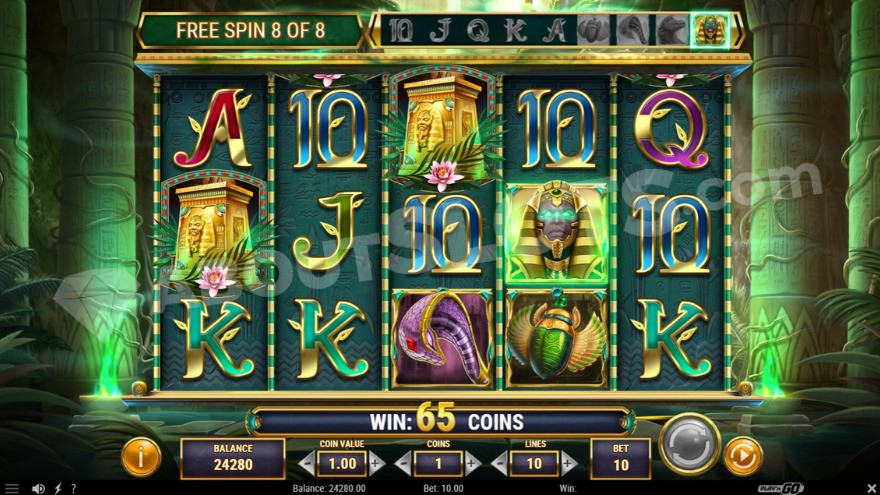
Task: Toggle fast play lightning icon
Action: click(x=56, y=488)
